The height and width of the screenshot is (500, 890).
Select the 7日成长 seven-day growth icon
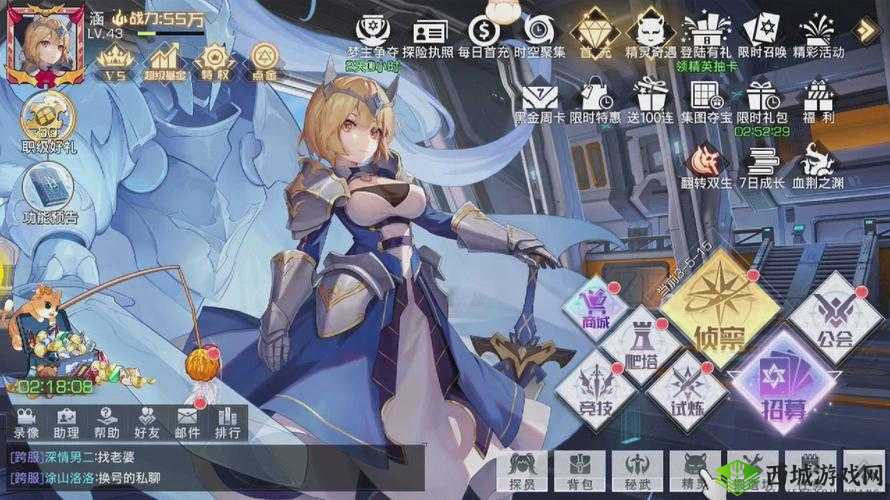pos(763,167)
